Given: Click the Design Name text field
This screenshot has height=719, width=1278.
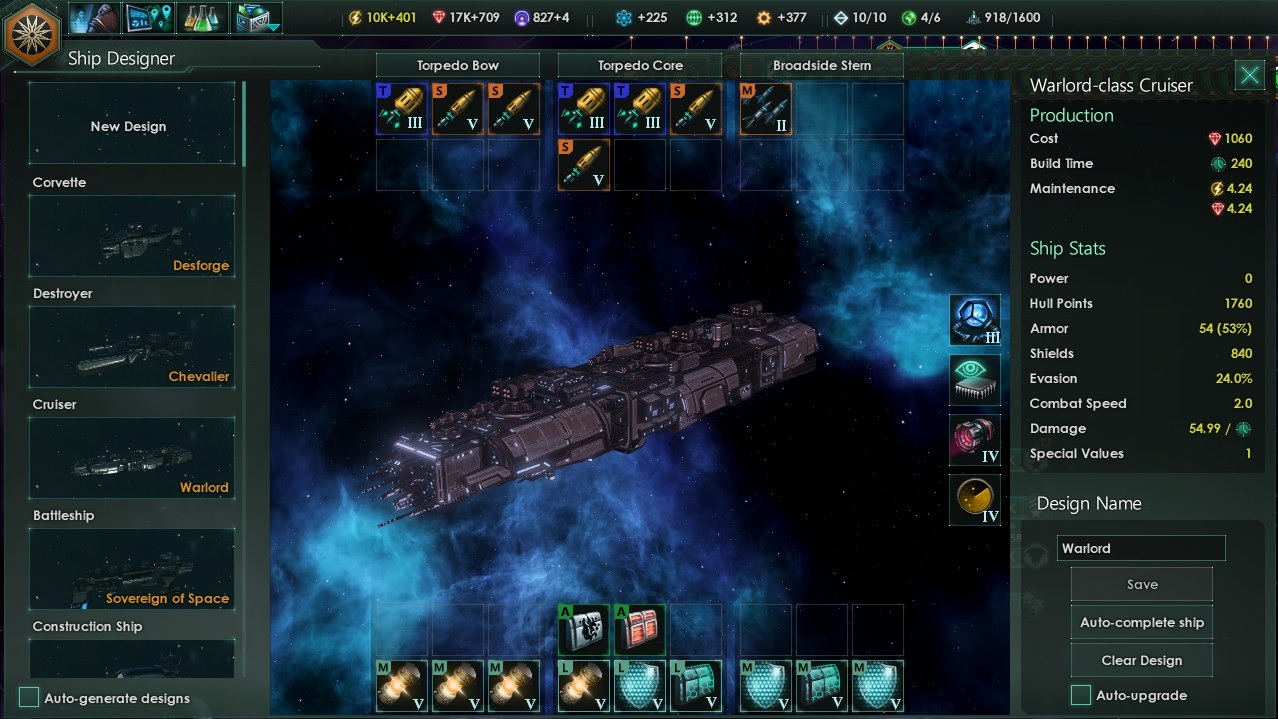Looking at the screenshot, I should 1140,548.
